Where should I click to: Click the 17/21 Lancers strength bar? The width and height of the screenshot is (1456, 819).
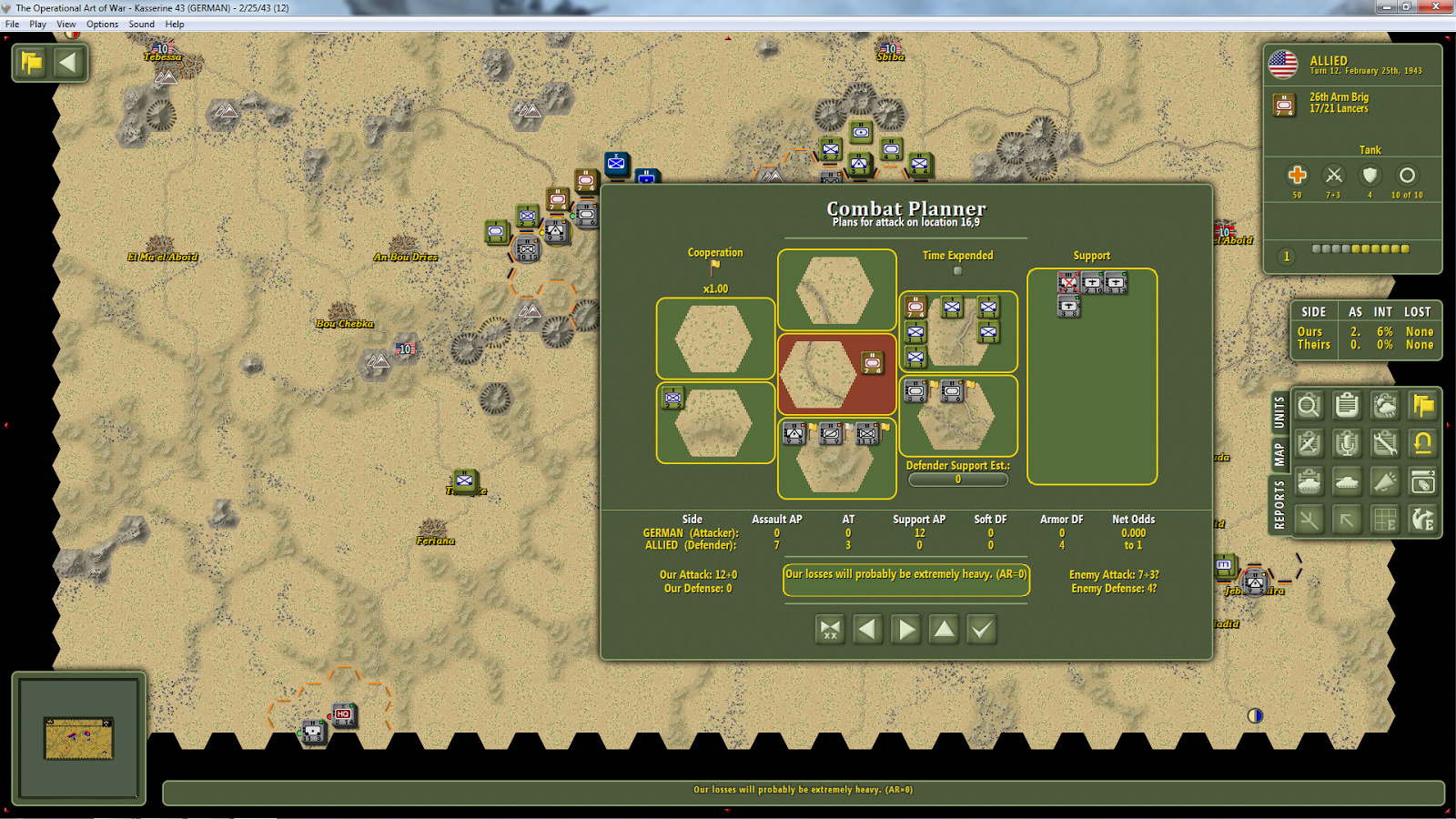[1359, 248]
